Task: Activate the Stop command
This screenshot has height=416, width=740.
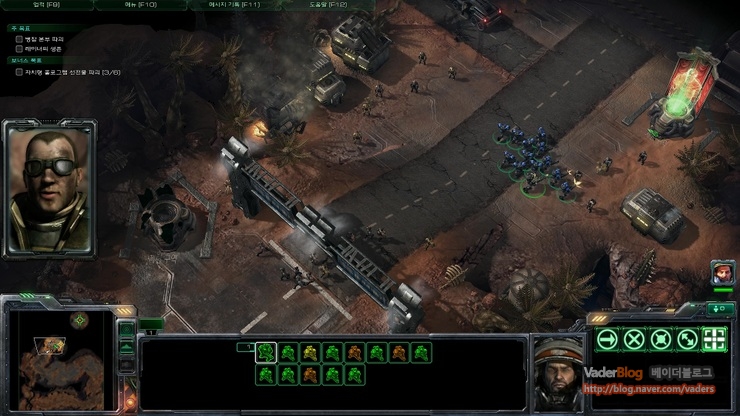Action: [633, 339]
